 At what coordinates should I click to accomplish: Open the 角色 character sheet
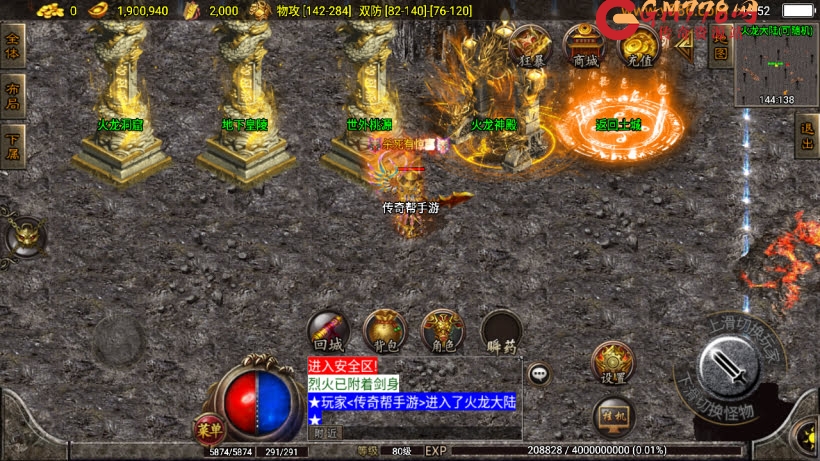(442, 331)
